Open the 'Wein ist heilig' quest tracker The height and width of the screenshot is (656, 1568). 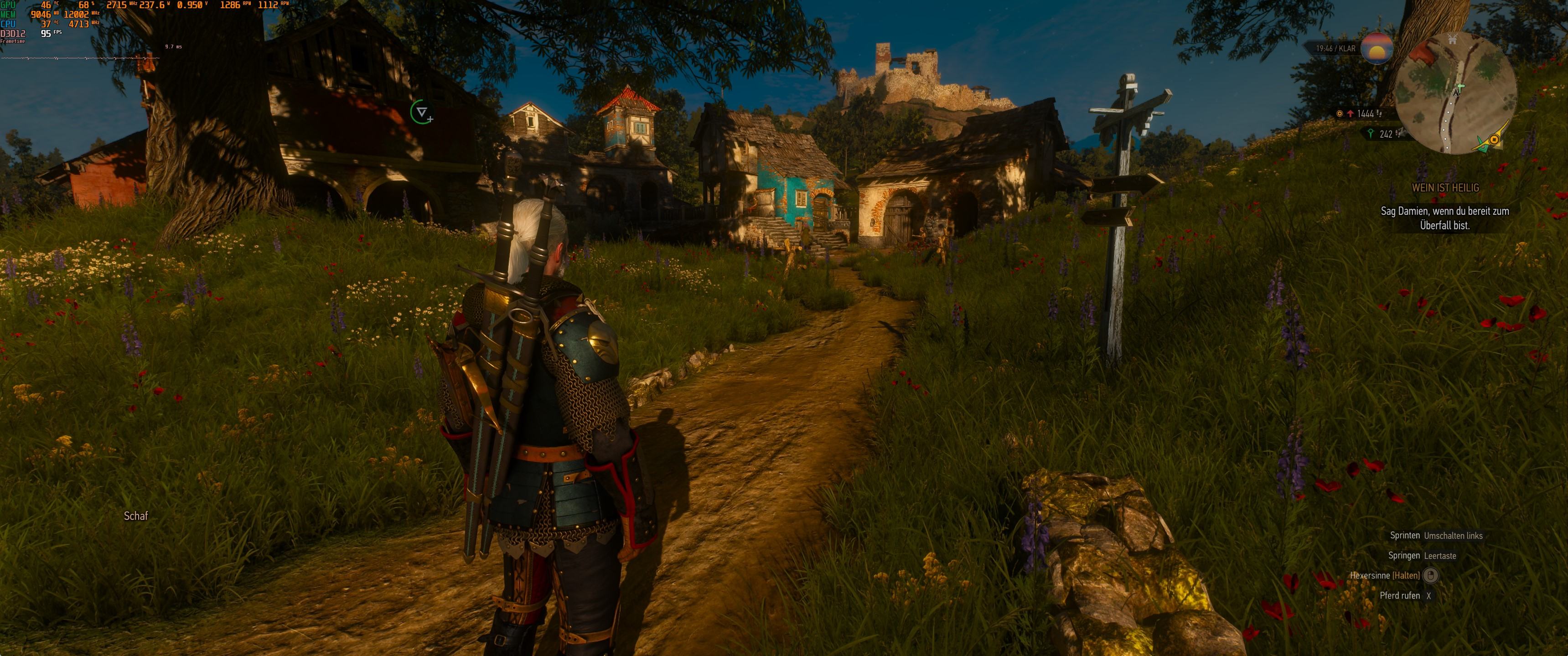tap(1445, 188)
